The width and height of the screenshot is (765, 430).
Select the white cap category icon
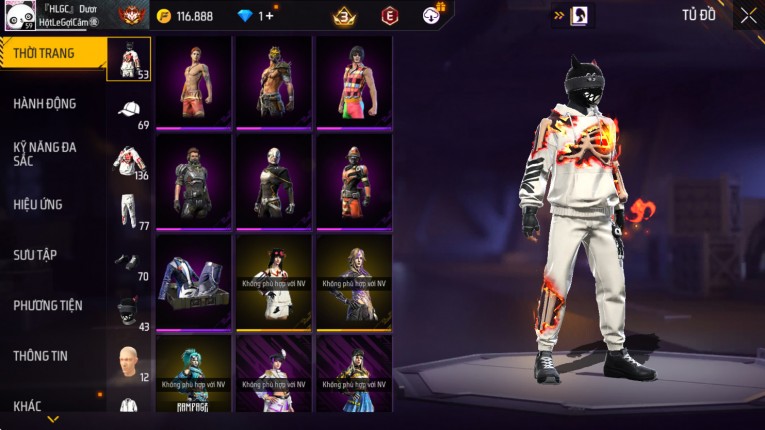129,109
